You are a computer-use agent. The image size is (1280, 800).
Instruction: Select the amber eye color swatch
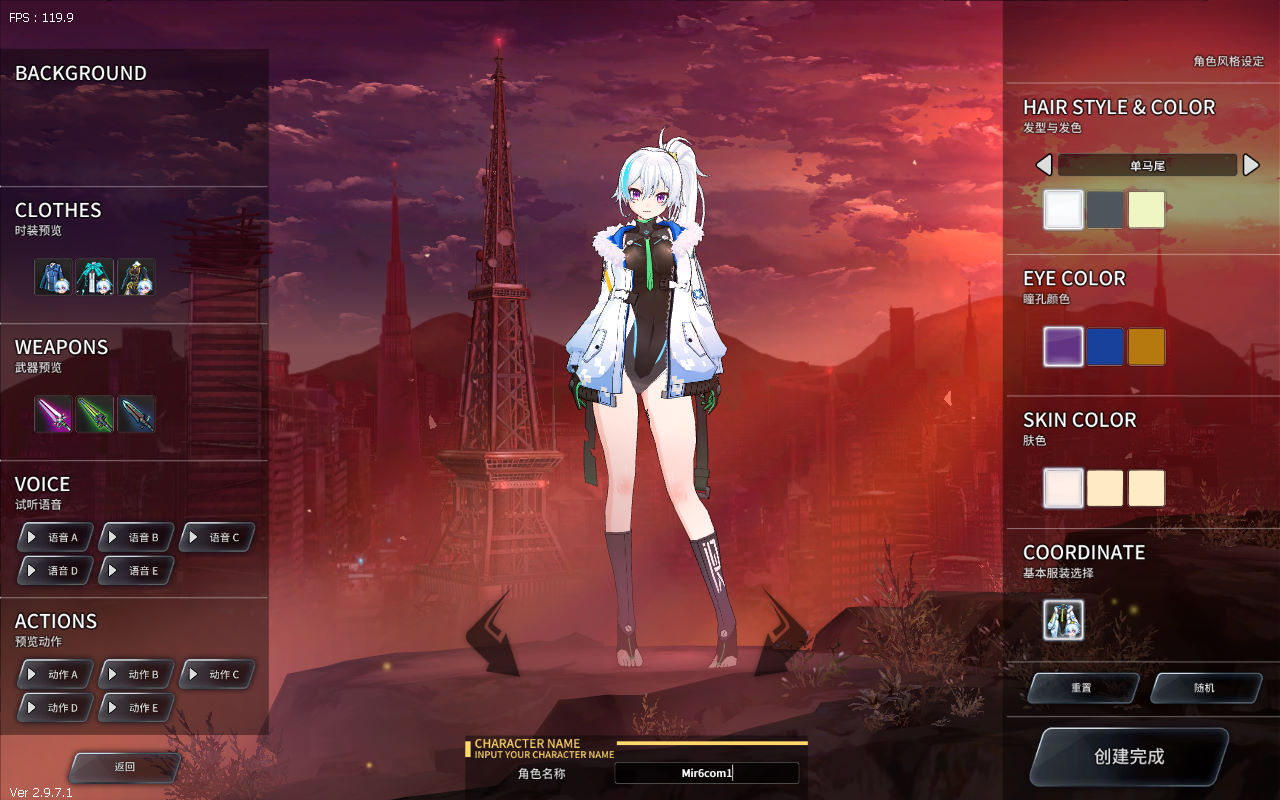(x=1147, y=347)
